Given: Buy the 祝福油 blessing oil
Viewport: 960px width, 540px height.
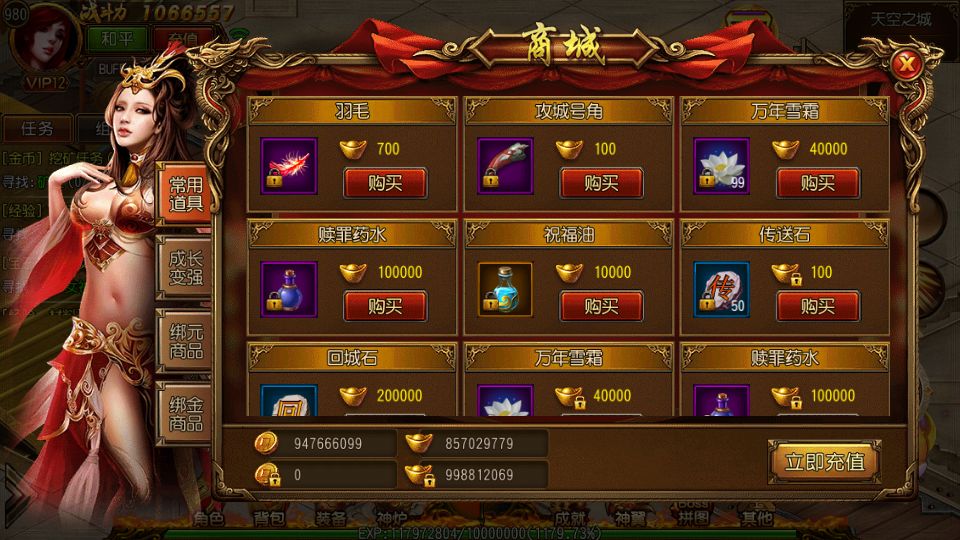Looking at the screenshot, I should click(601, 306).
